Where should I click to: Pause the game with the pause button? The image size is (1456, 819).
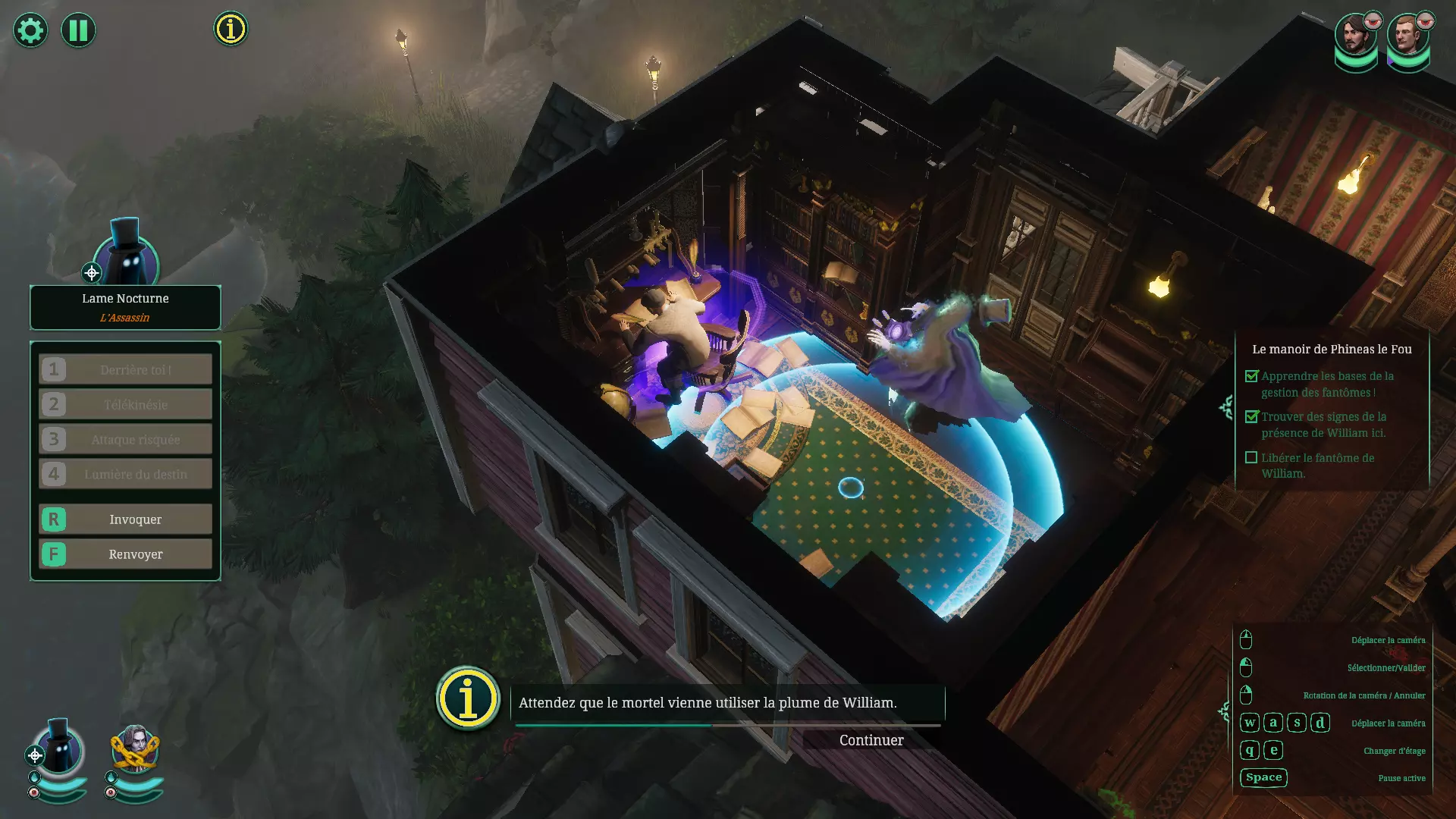click(78, 30)
